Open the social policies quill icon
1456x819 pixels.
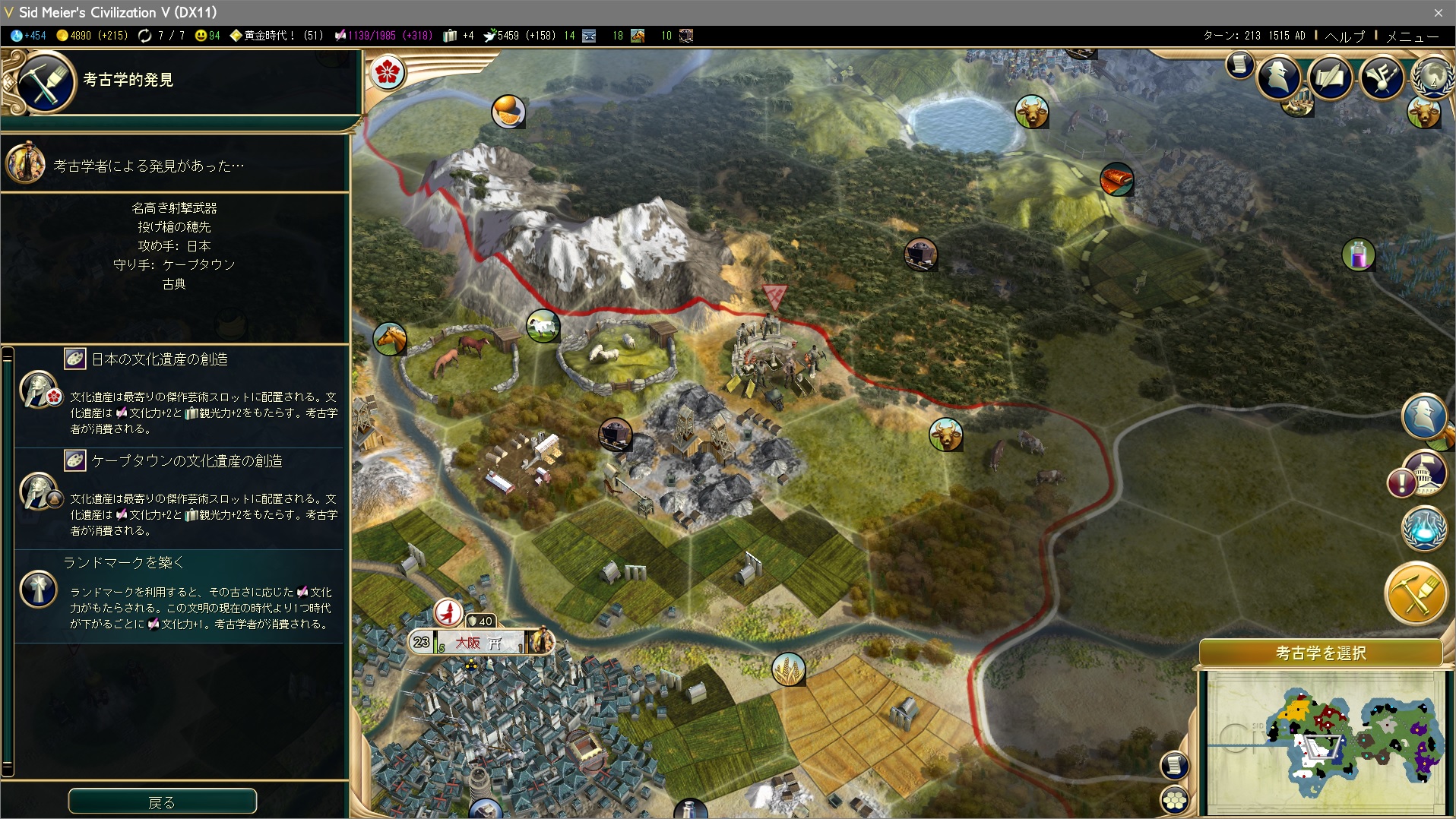click(x=1330, y=77)
